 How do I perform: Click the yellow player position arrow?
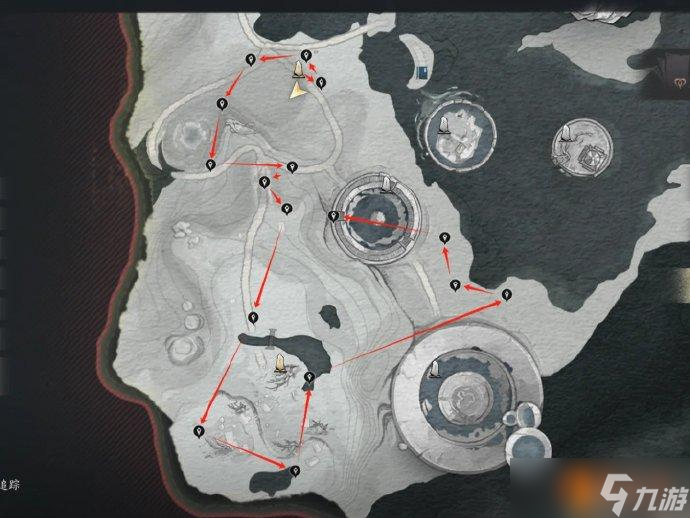click(297, 90)
